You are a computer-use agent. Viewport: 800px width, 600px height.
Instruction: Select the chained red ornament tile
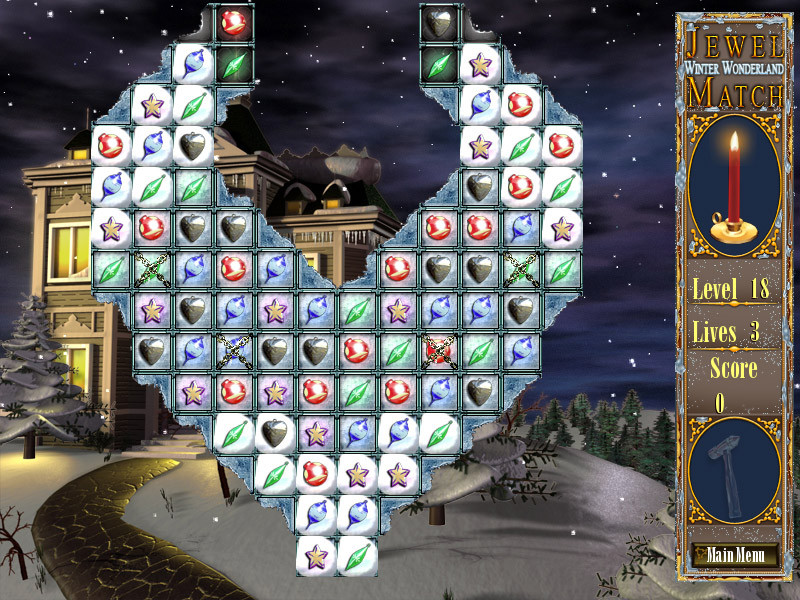[439, 350]
